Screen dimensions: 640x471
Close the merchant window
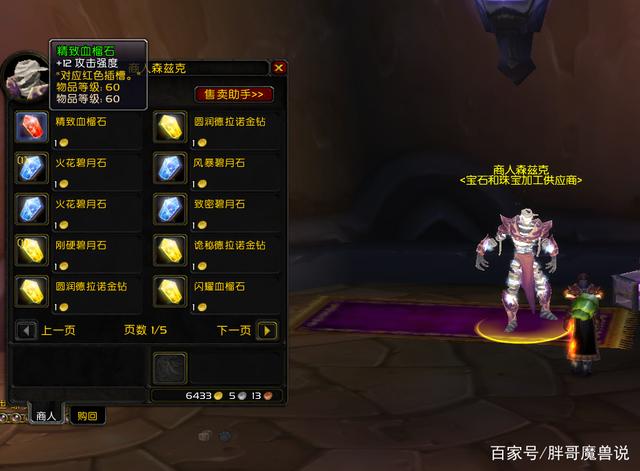point(279,68)
